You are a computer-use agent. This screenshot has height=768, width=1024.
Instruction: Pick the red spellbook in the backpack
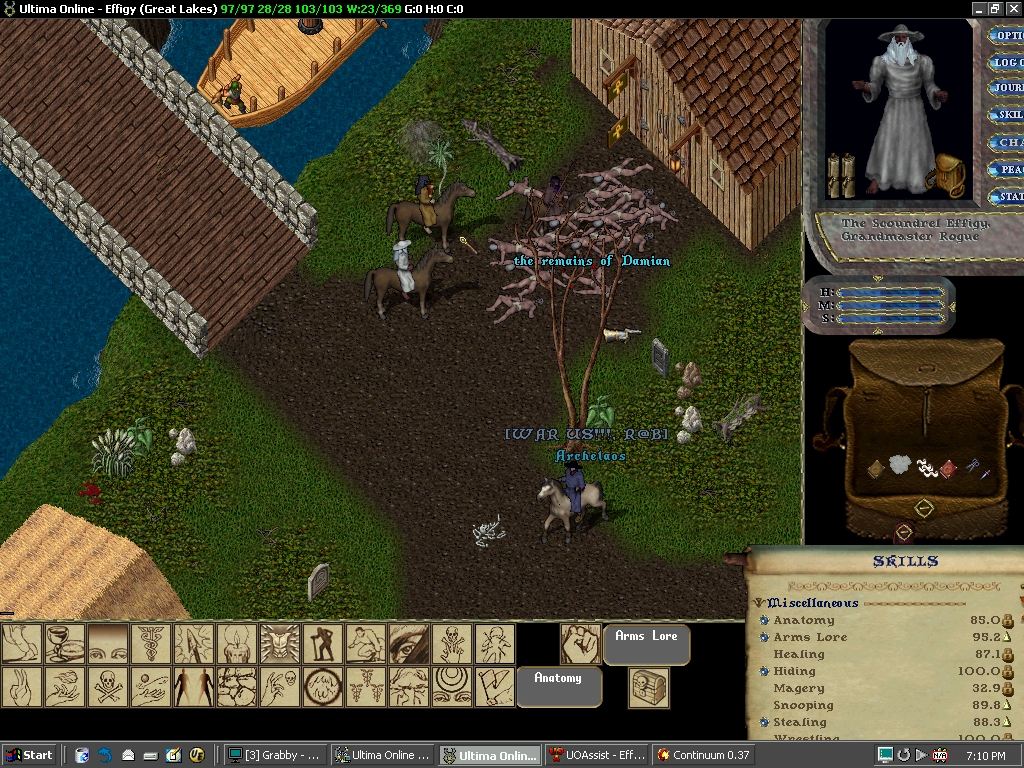point(947,468)
